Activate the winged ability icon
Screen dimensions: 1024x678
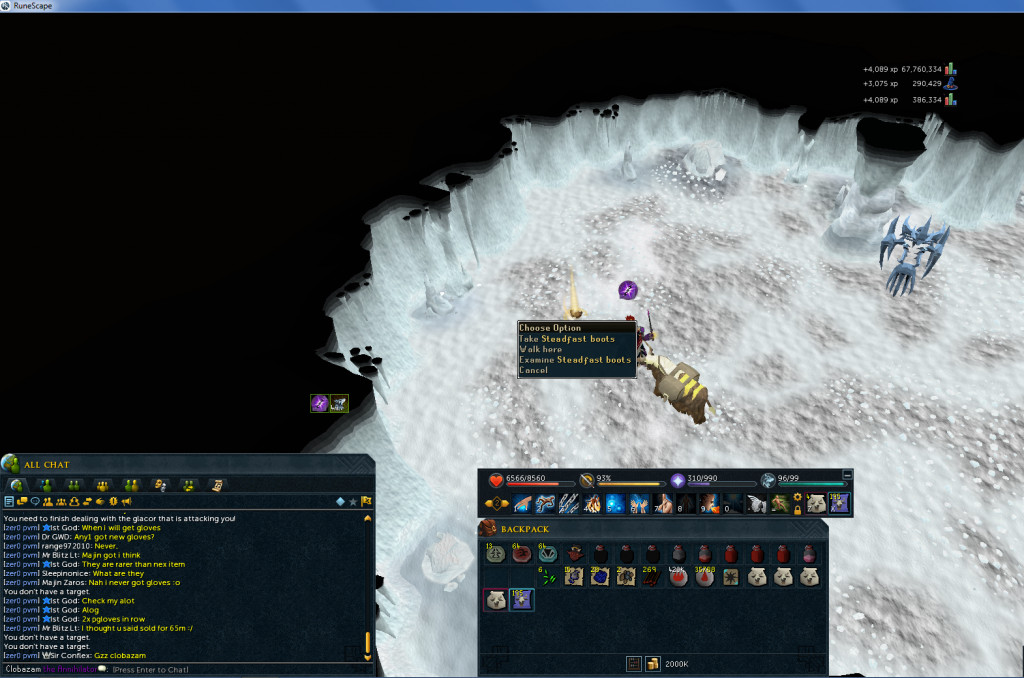(x=756, y=503)
